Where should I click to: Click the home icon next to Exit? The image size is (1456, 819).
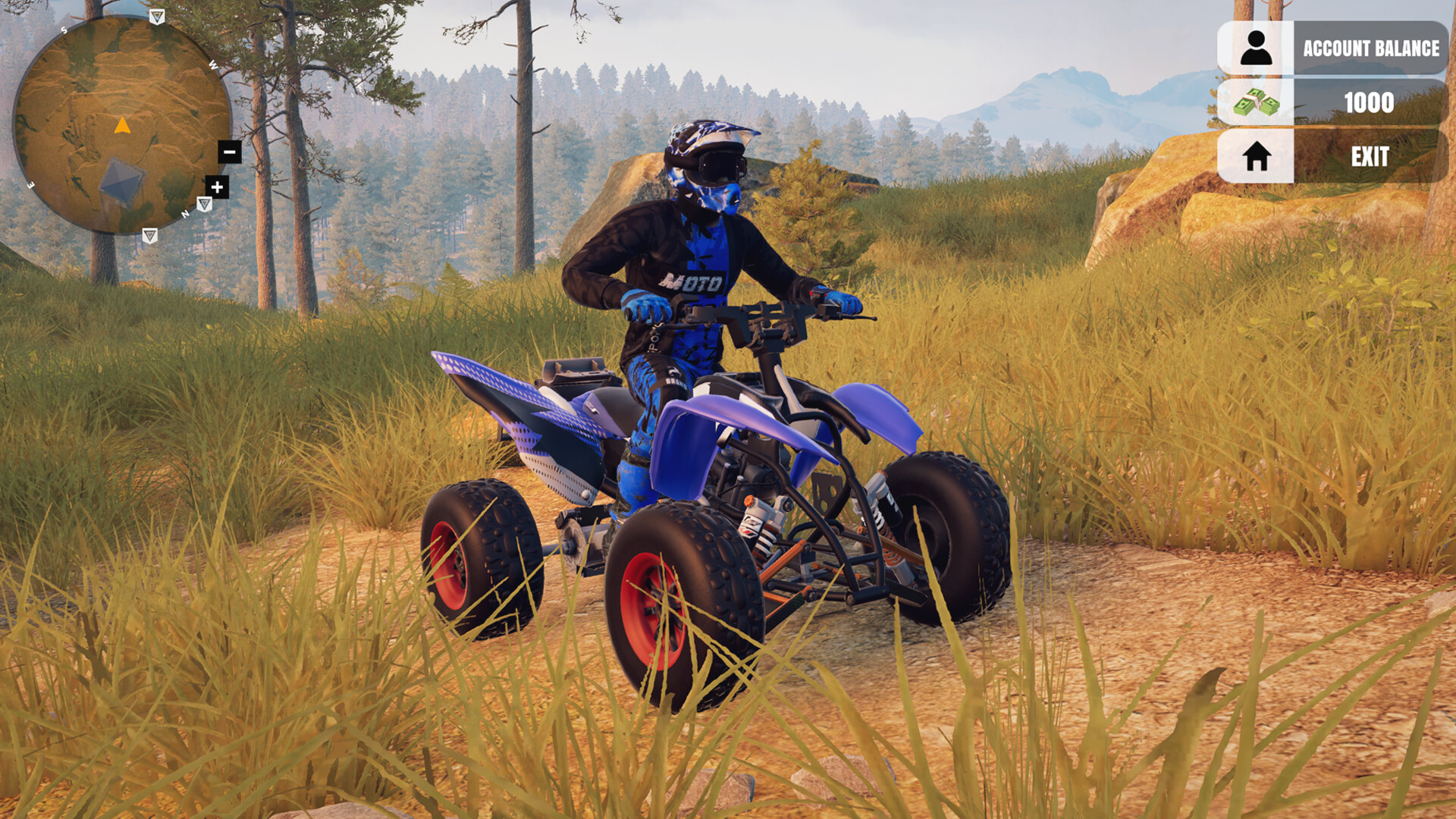[1257, 157]
